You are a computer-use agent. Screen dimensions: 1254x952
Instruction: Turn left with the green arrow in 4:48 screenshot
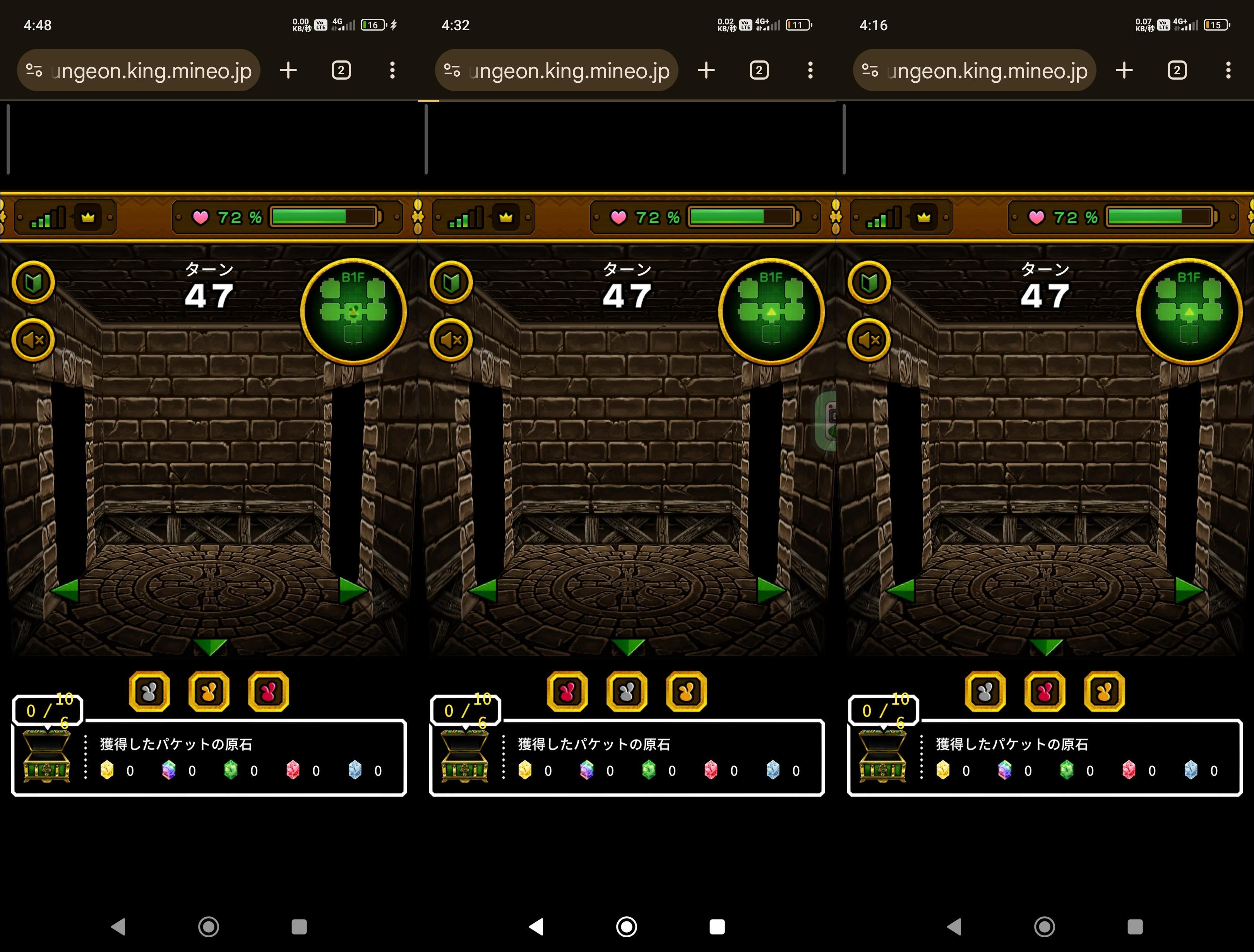point(64,590)
